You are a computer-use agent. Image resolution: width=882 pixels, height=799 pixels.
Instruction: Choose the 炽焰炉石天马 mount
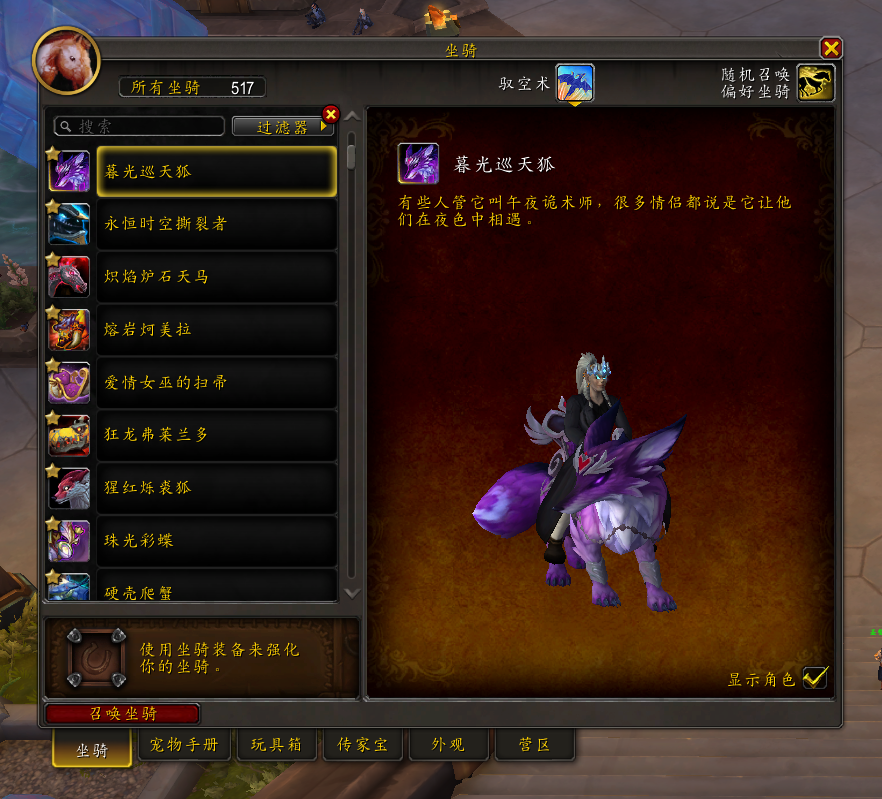(216, 276)
